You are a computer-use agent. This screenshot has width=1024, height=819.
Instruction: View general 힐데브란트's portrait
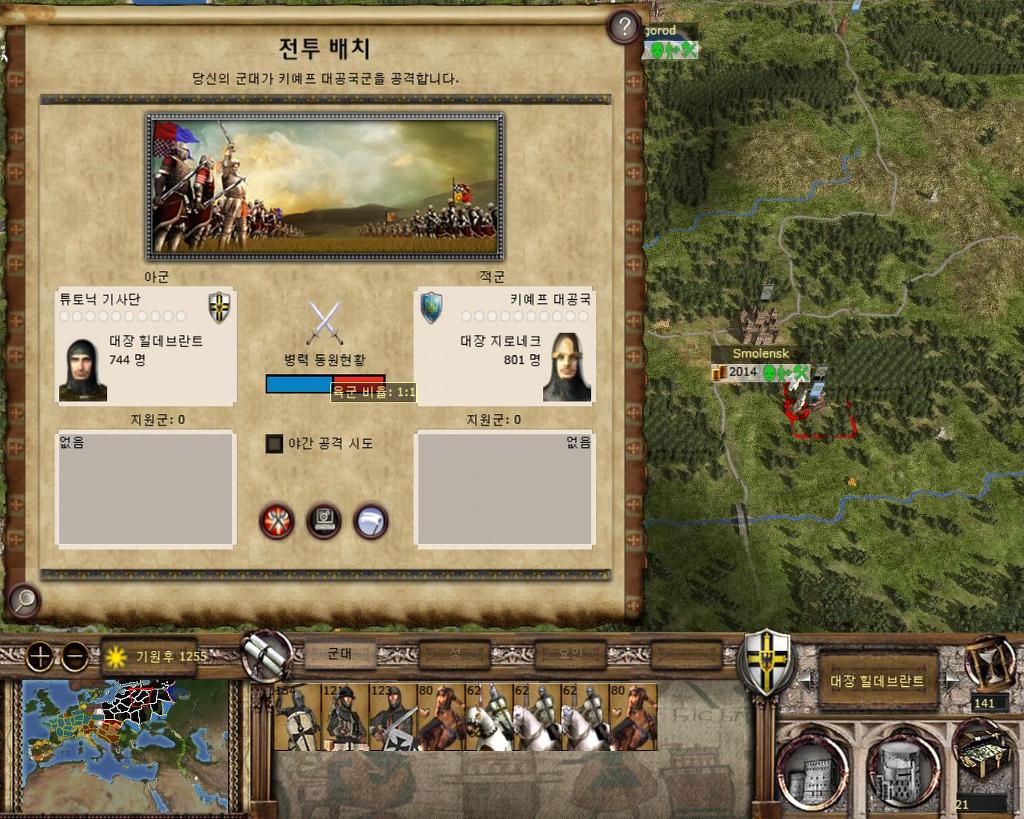[83, 369]
